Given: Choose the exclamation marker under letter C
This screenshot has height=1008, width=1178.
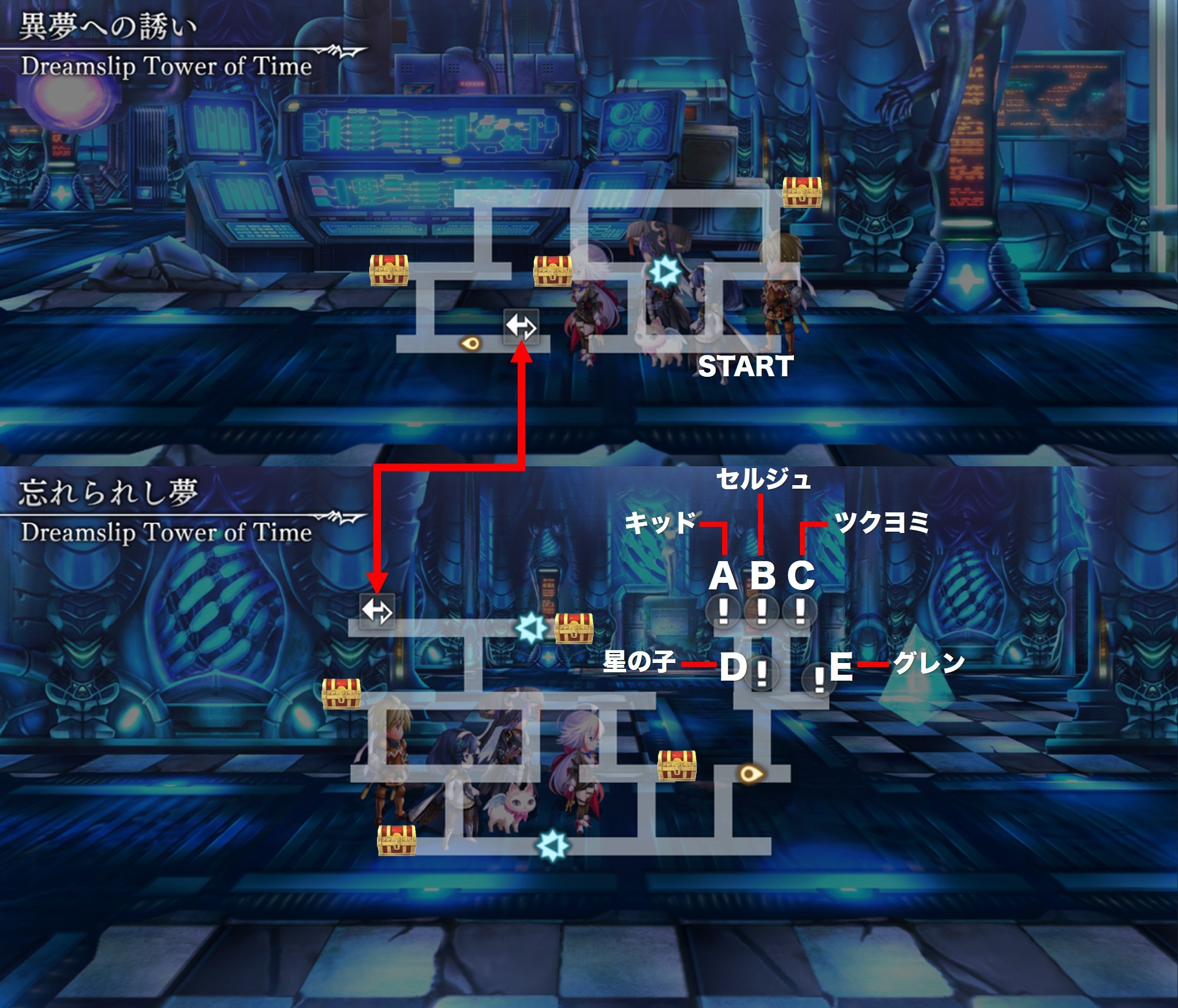Looking at the screenshot, I should (x=799, y=611).
